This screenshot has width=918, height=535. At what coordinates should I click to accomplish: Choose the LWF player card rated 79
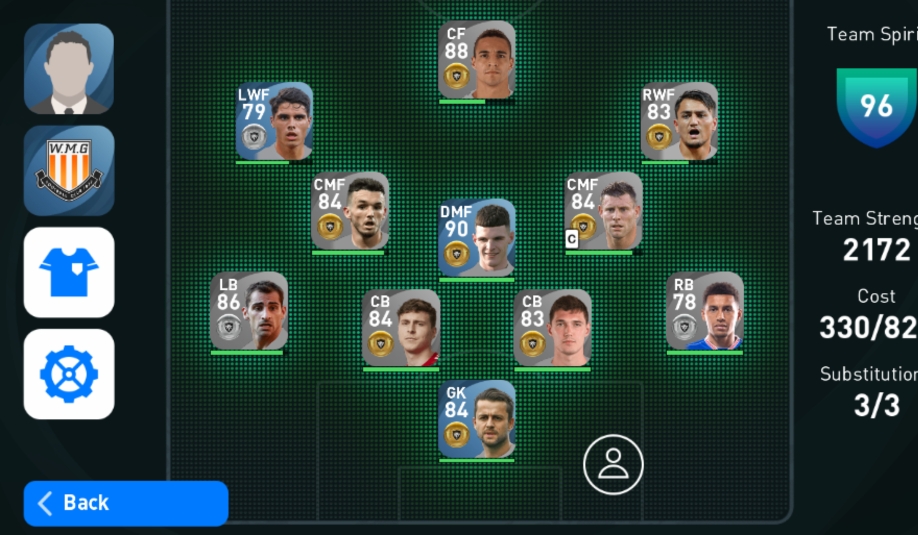click(275, 121)
